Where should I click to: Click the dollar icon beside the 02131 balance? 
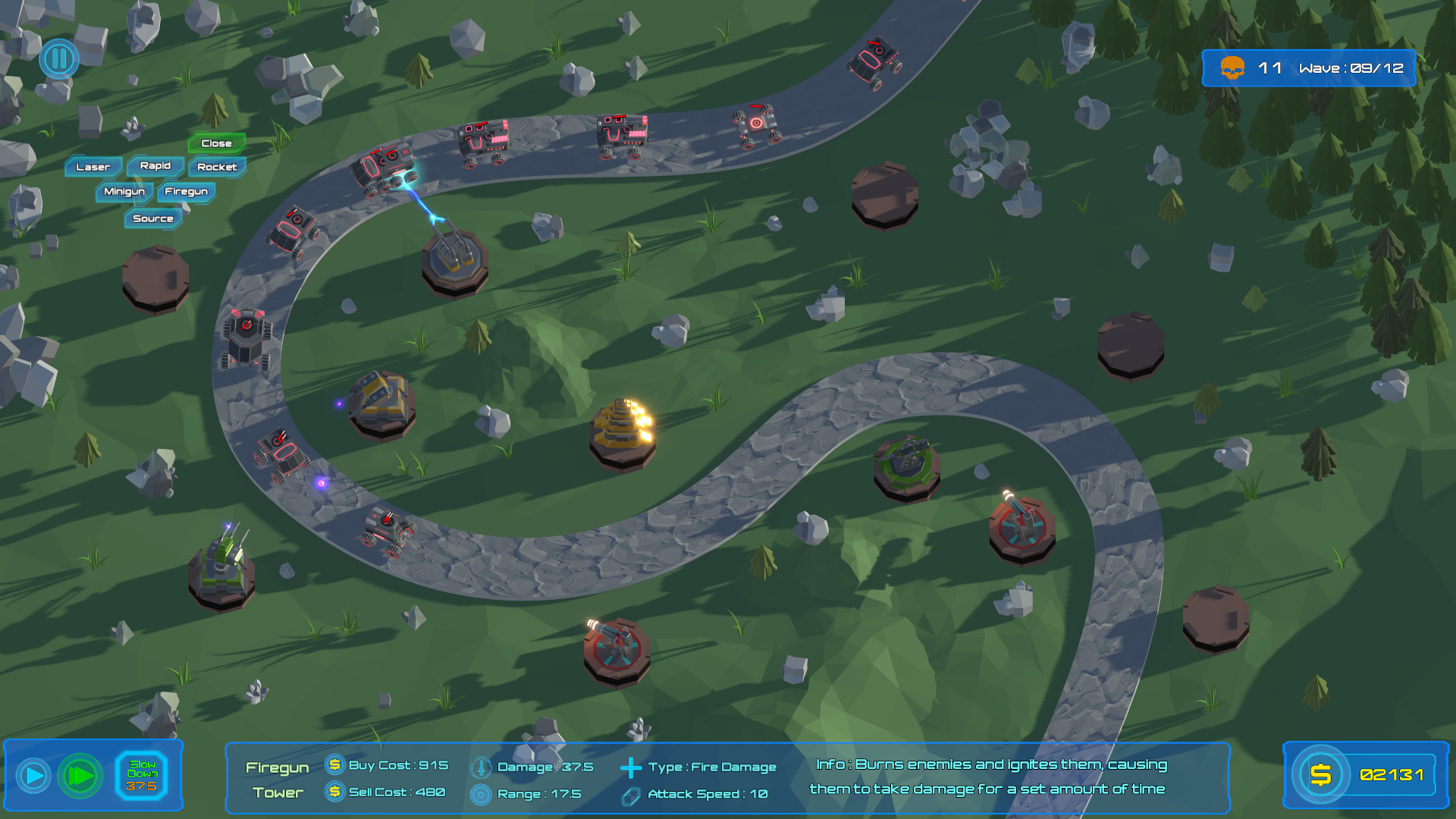(1322, 775)
